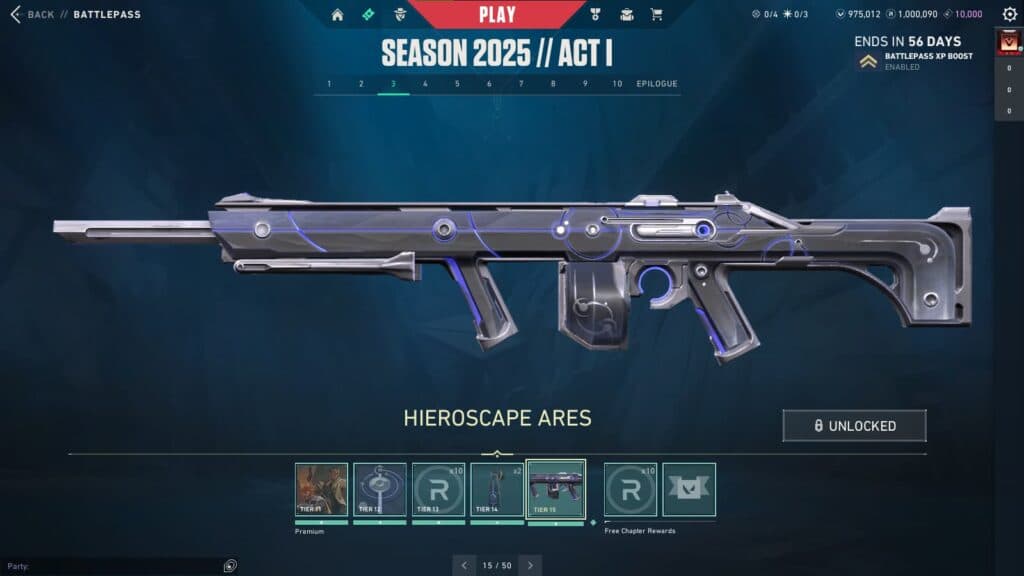Open the home screen icon
This screenshot has width=1024, height=576.
[x=337, y=15]
